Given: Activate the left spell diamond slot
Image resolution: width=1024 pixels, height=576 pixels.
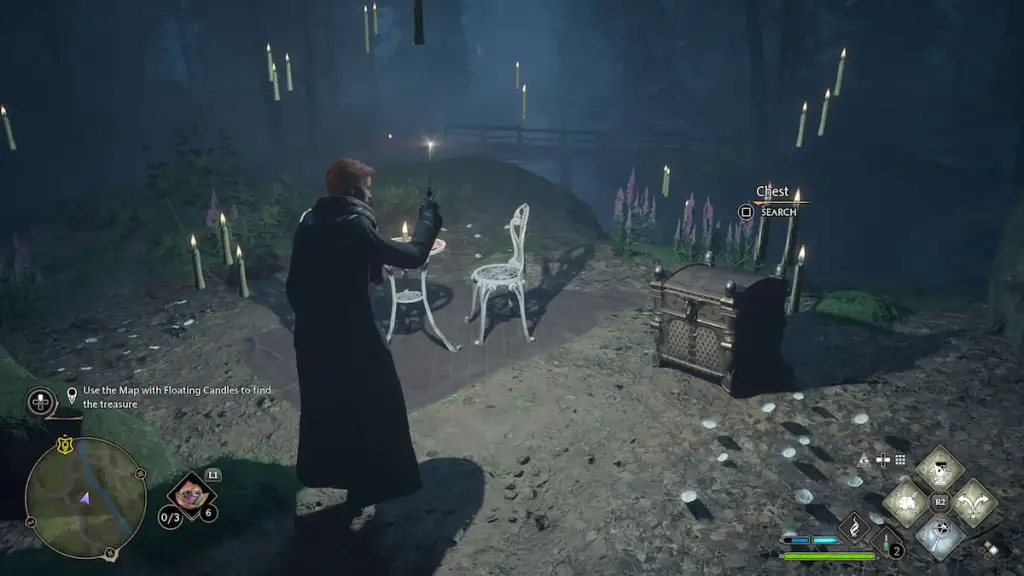Looking at the screenshot, I should (x=906, y=502).
